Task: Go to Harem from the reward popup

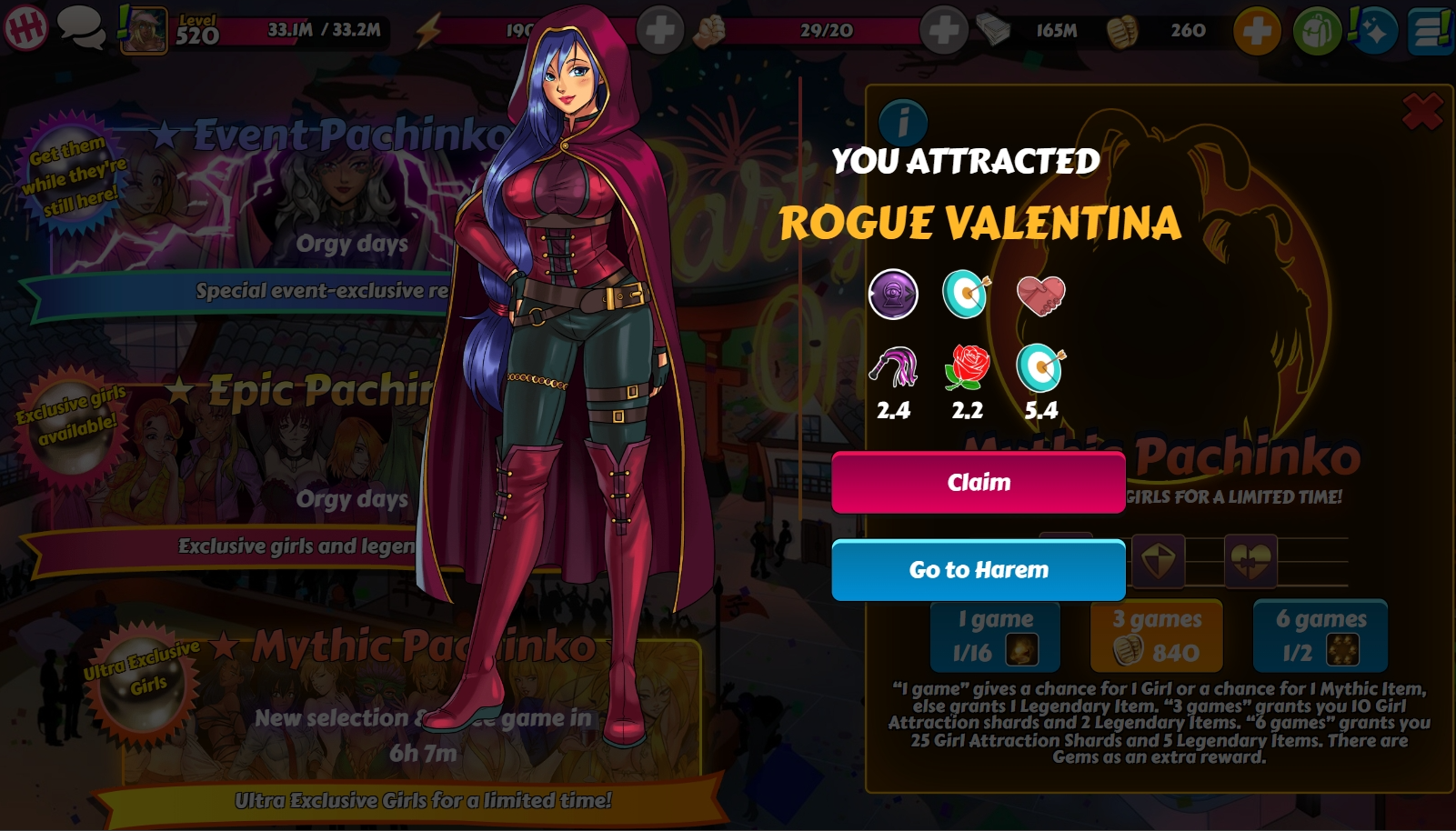Action: [979, 570]
